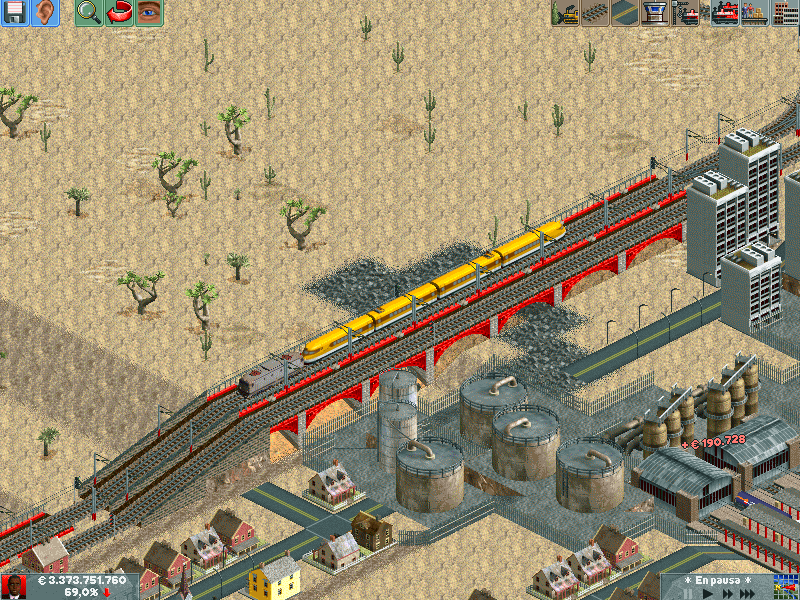Open the magnifying glass zoom menu
800x600 pixels.
[89, 13]
